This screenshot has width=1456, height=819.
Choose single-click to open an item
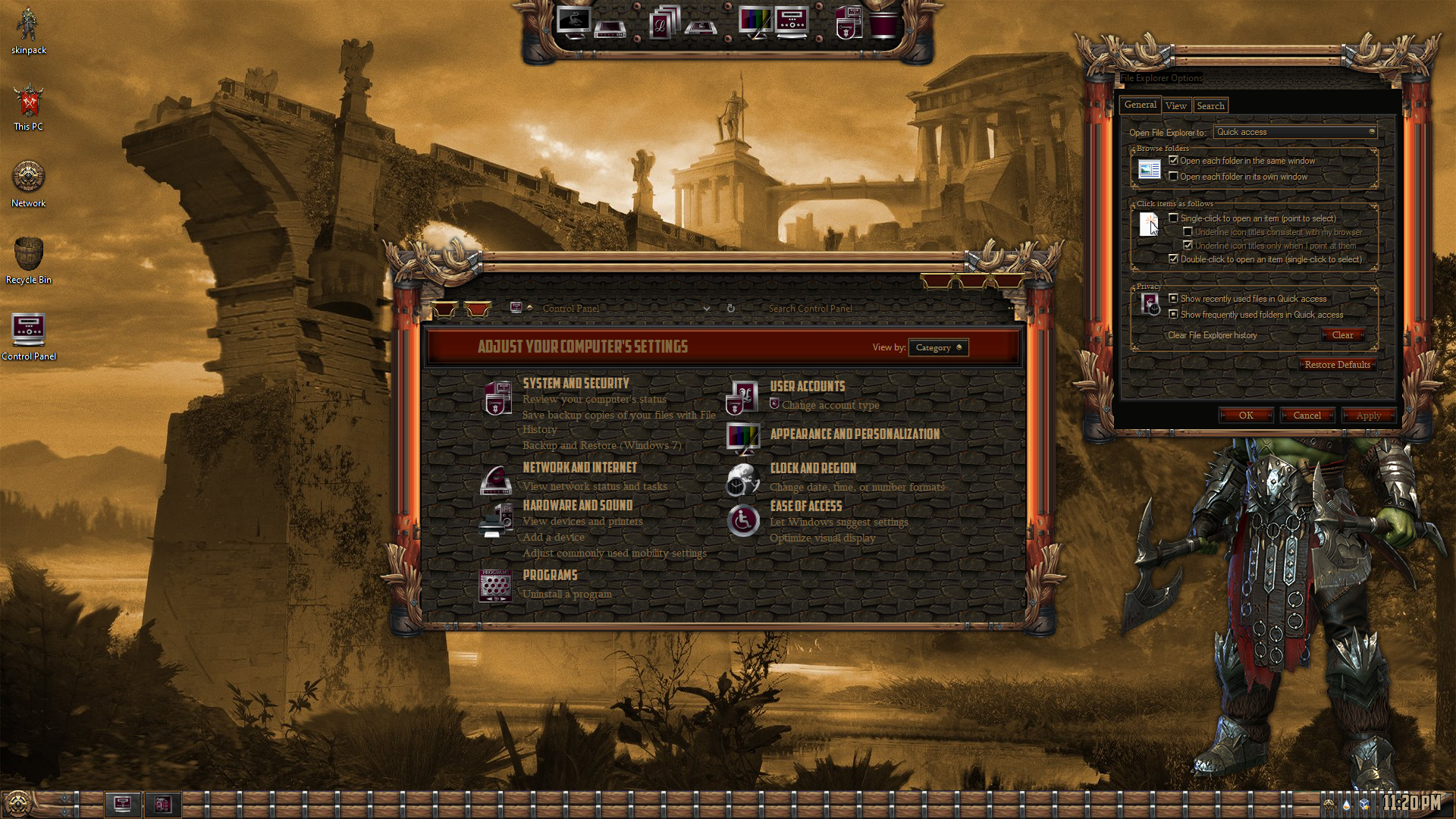pyautogui.click(x=1174, y=218)
